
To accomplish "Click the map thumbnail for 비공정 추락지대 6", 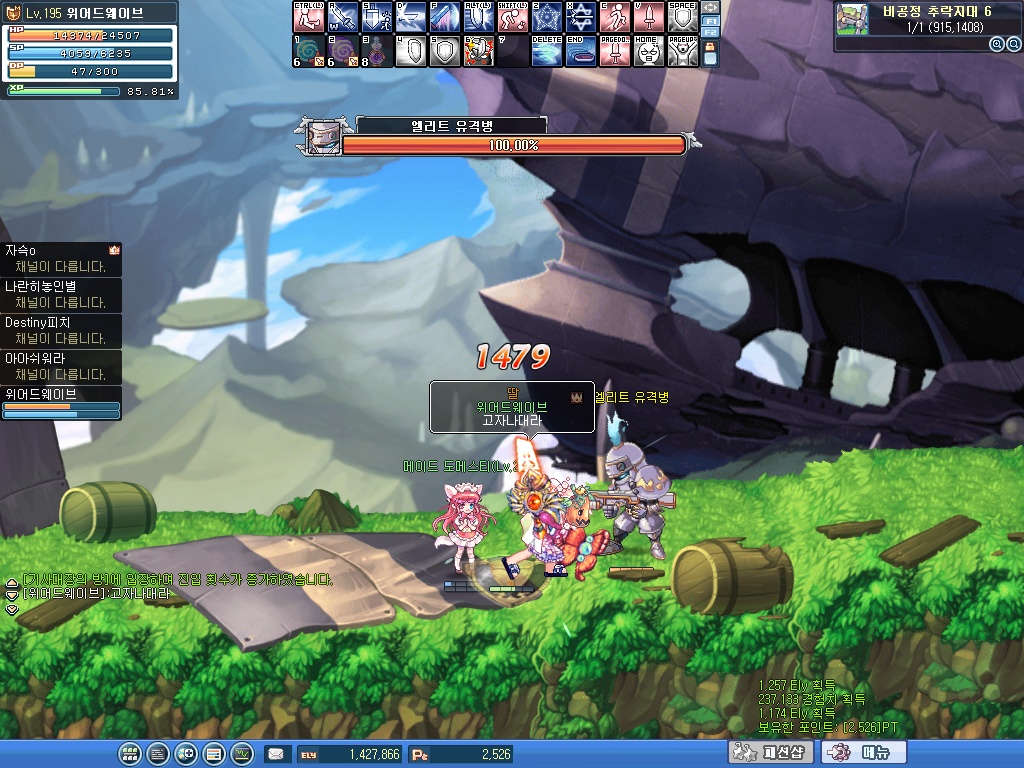I will 852,19.
